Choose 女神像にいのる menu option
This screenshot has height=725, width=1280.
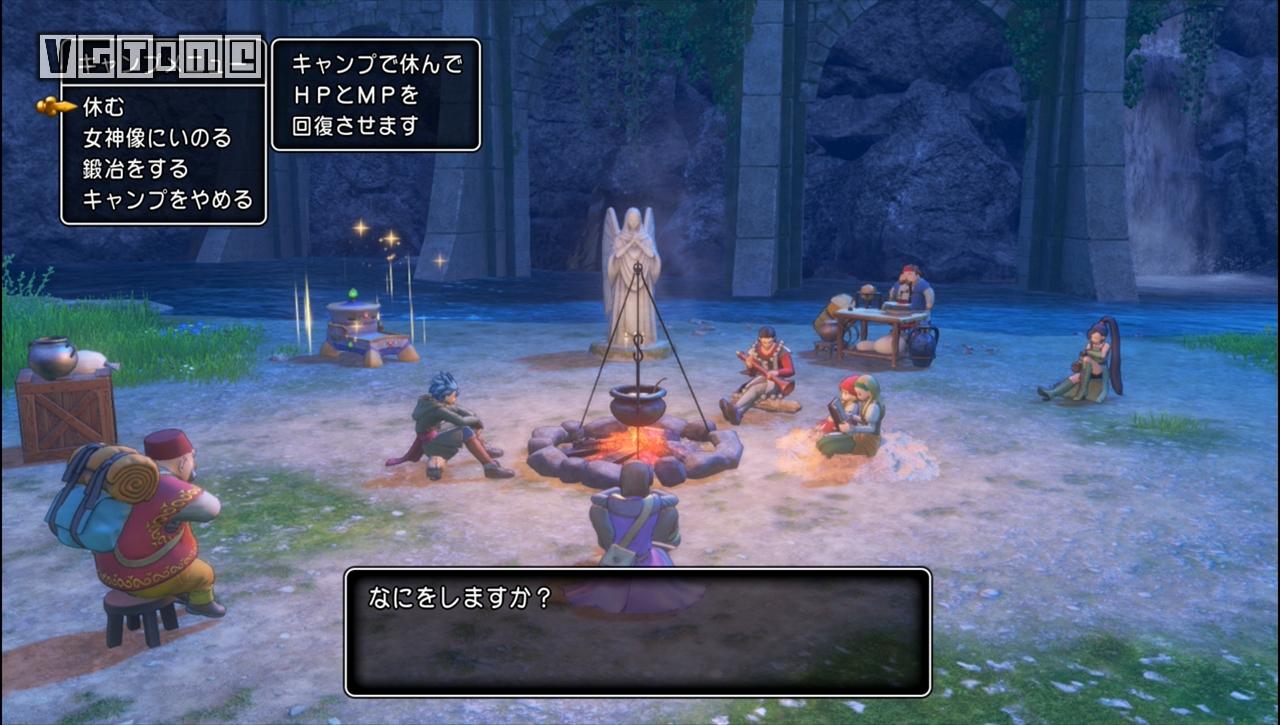tap(156, 137)
